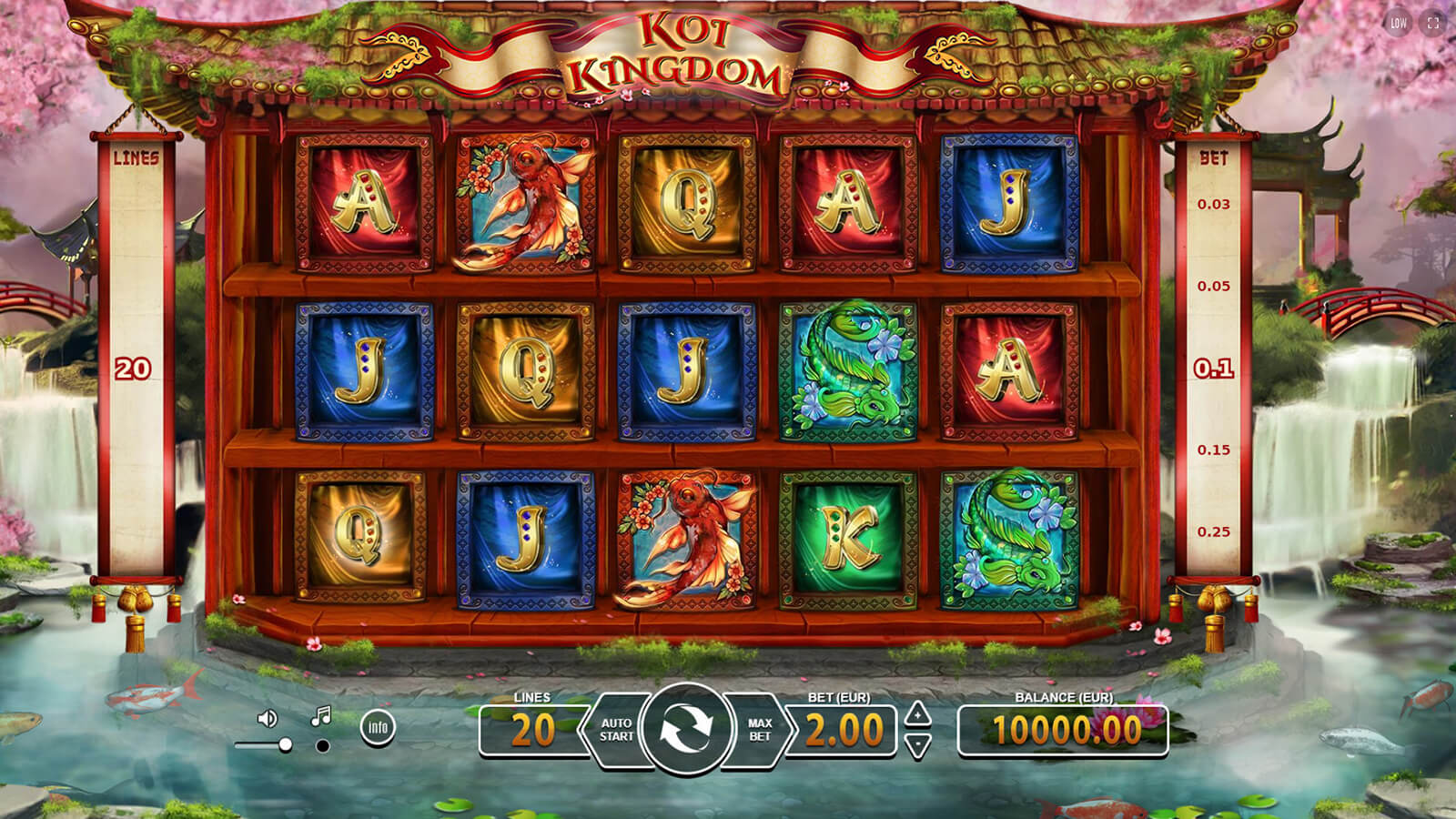The image size is (1456, 819).
Task: Toggle music with the music note icon
Action: click(320, 717)
